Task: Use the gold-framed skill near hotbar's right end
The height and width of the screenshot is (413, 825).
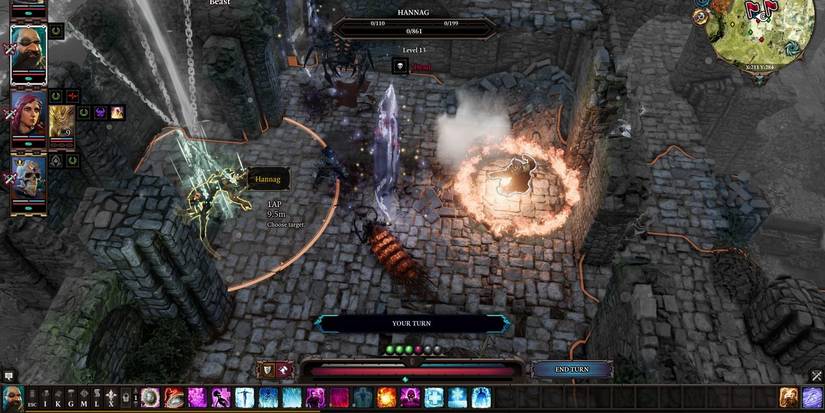Action: [x=789, y=397]
